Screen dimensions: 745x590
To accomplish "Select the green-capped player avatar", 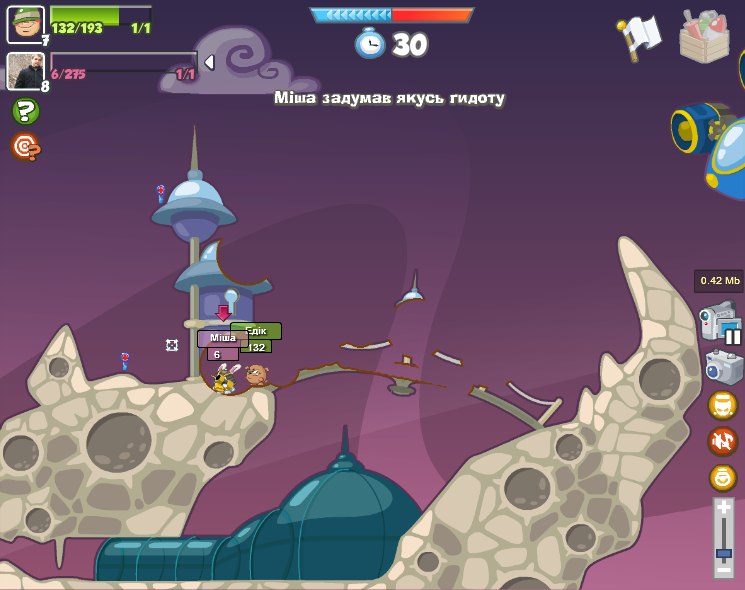I will [25, 24].
